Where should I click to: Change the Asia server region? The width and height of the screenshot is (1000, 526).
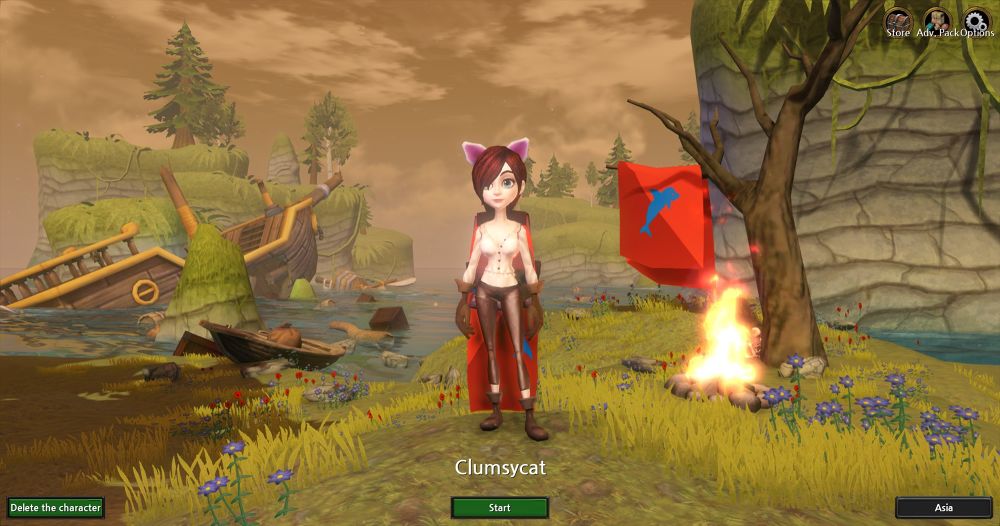click(x=943, y=507)
